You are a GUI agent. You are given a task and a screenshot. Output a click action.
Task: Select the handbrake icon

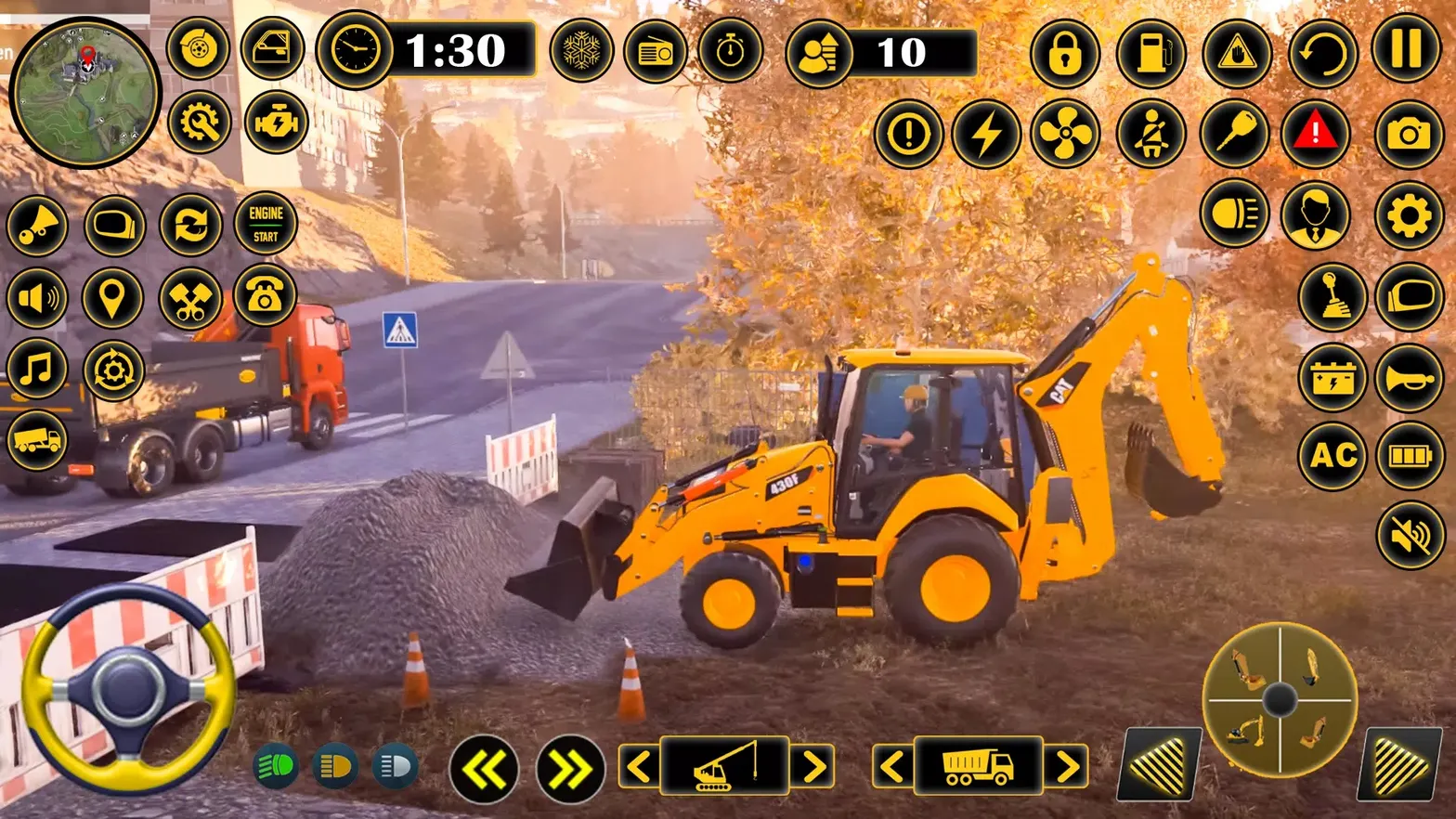tap(1235, 55)
